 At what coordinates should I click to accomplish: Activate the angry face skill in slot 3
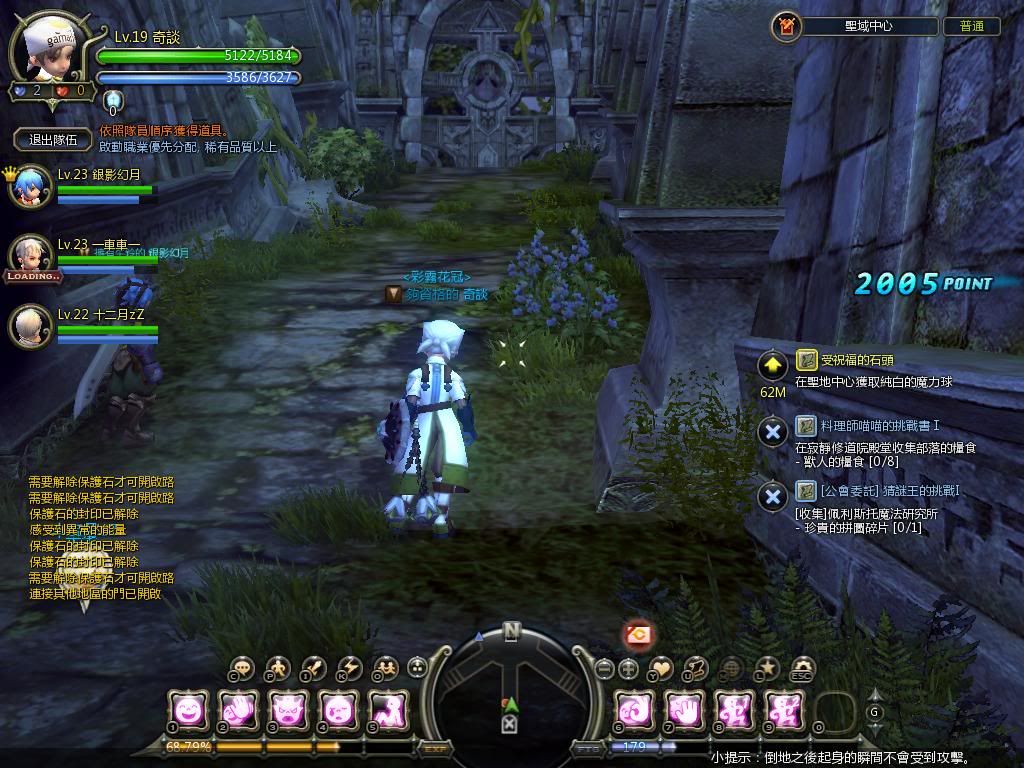tap(289, 710)
